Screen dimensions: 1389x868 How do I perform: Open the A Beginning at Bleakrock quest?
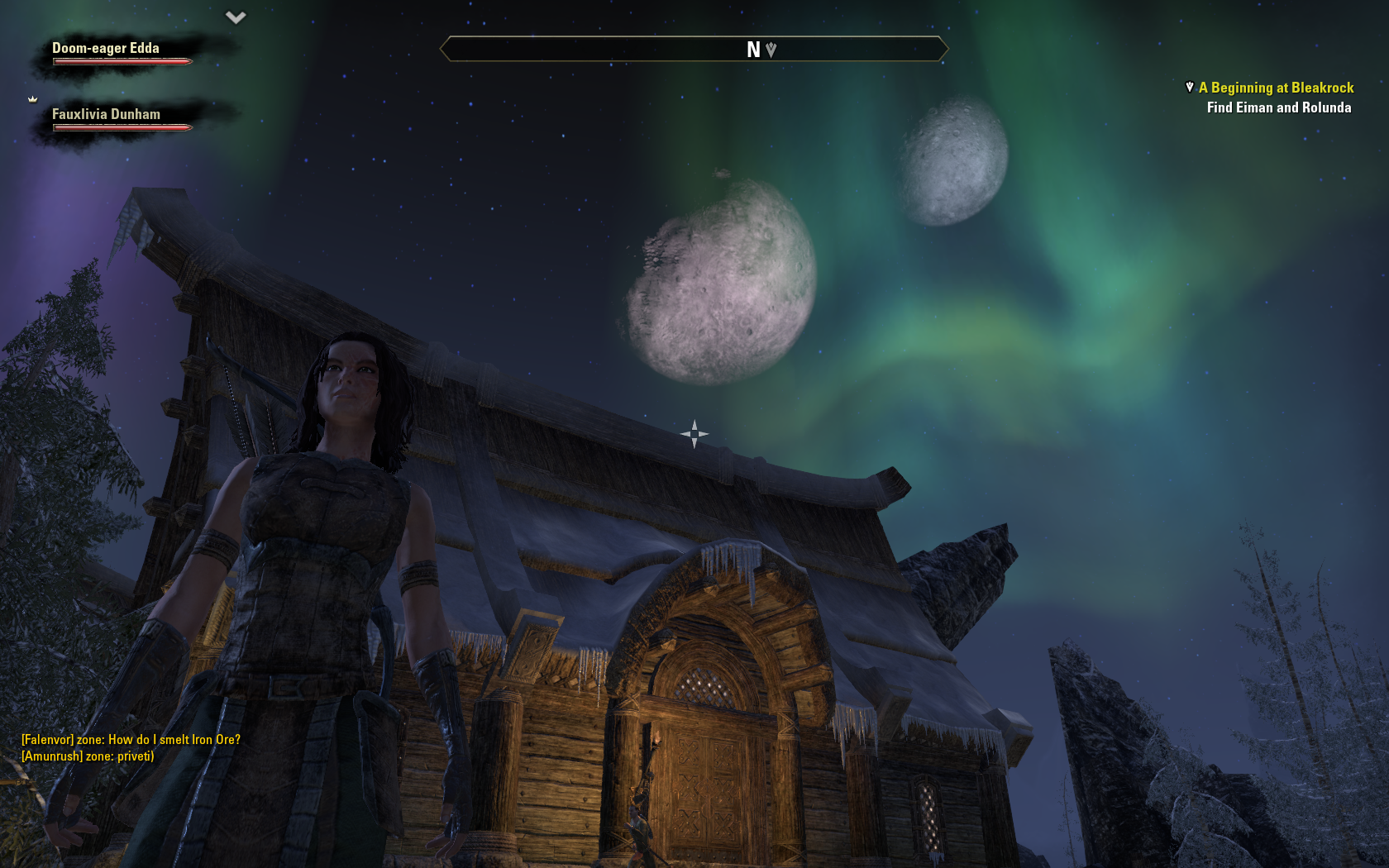[x=1276, y=88]
